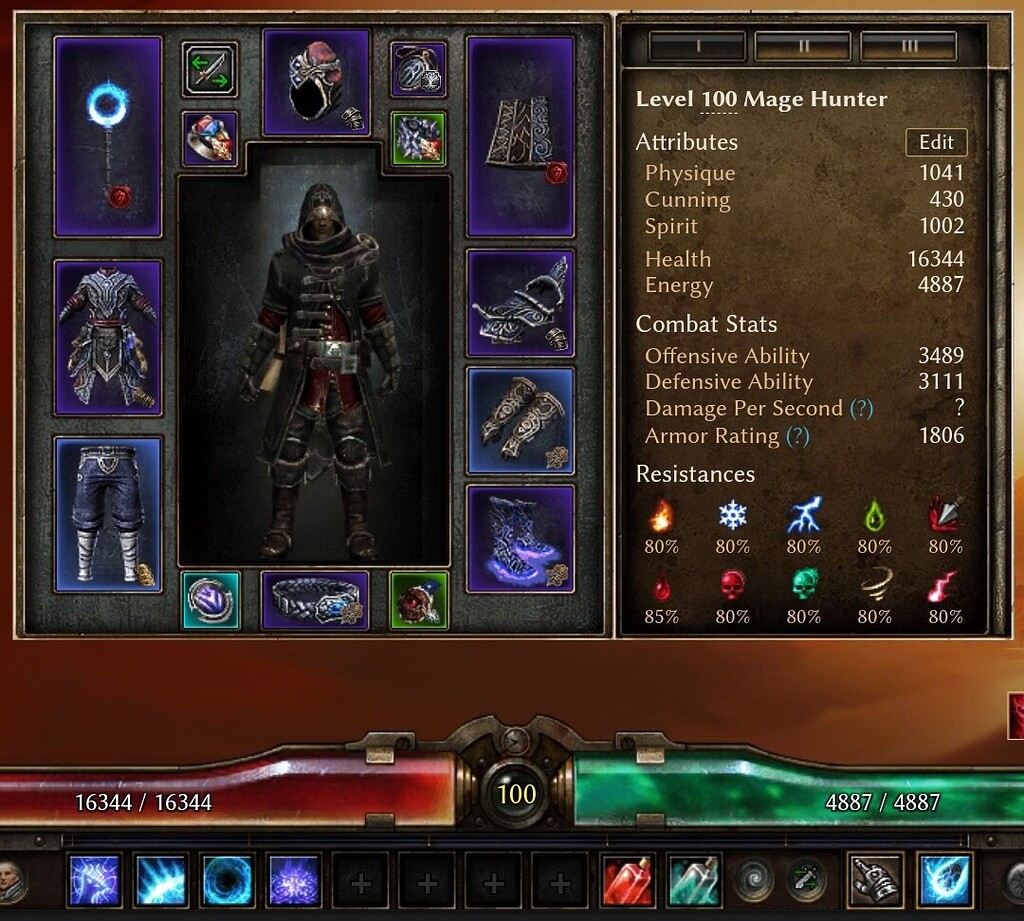Viewport: 1024px width, 921px height.
Task: Show stats tab III
Action: [x=908, y=46]
